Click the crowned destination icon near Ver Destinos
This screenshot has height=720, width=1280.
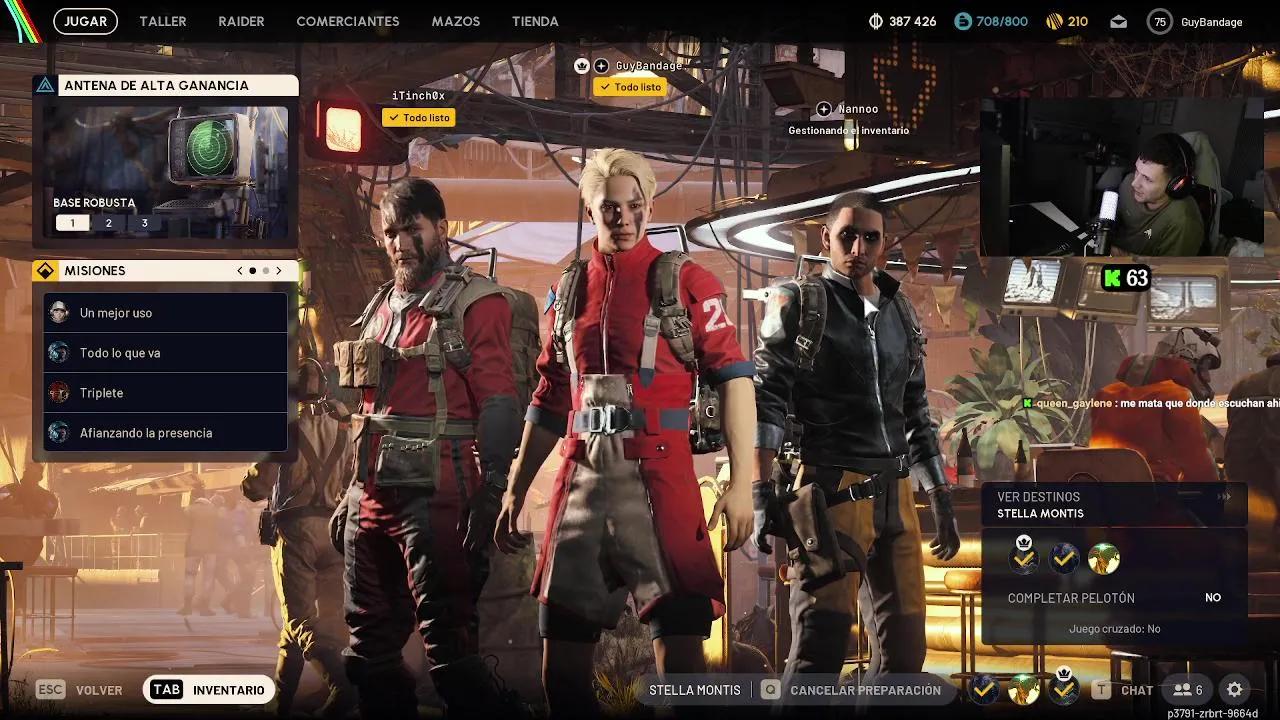click(x=1022, y=557)
